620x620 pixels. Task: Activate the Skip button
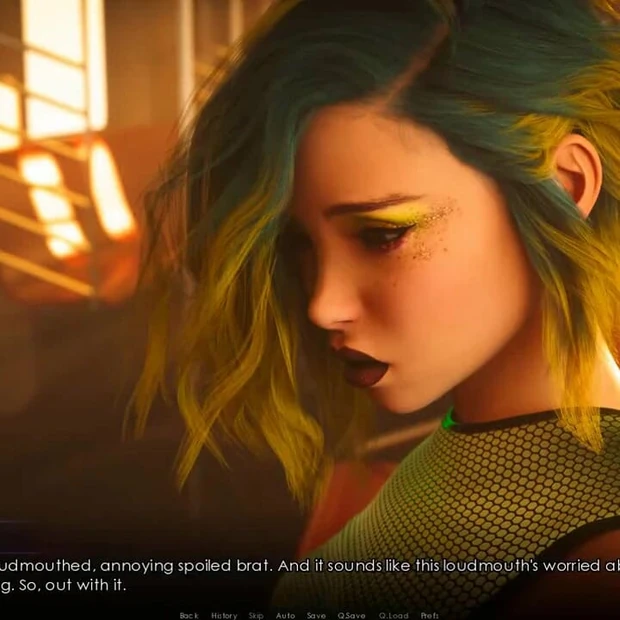coord(256,615)
